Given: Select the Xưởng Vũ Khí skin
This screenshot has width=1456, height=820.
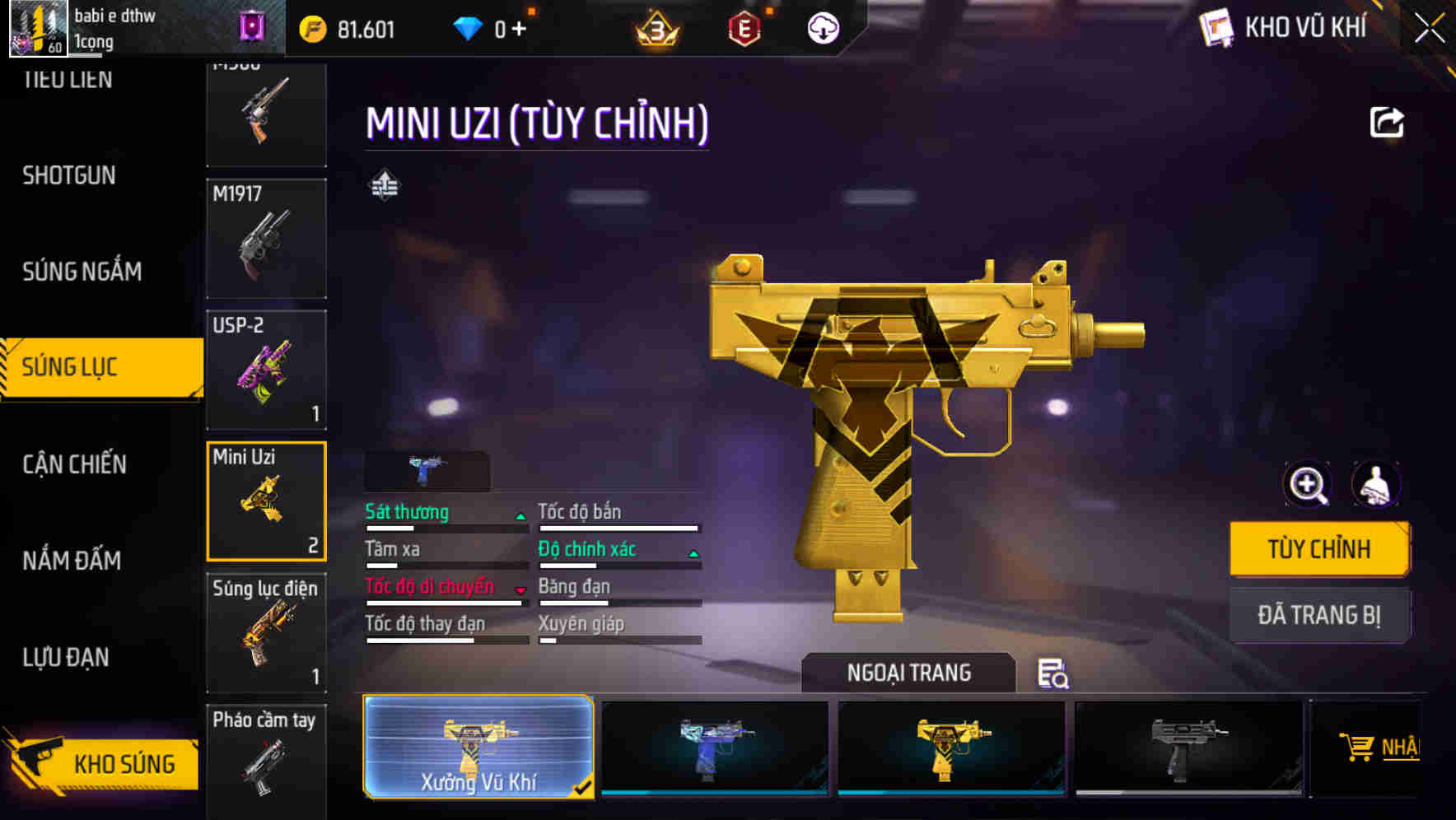Looking at the screenshot, I should tap(478, 747).
